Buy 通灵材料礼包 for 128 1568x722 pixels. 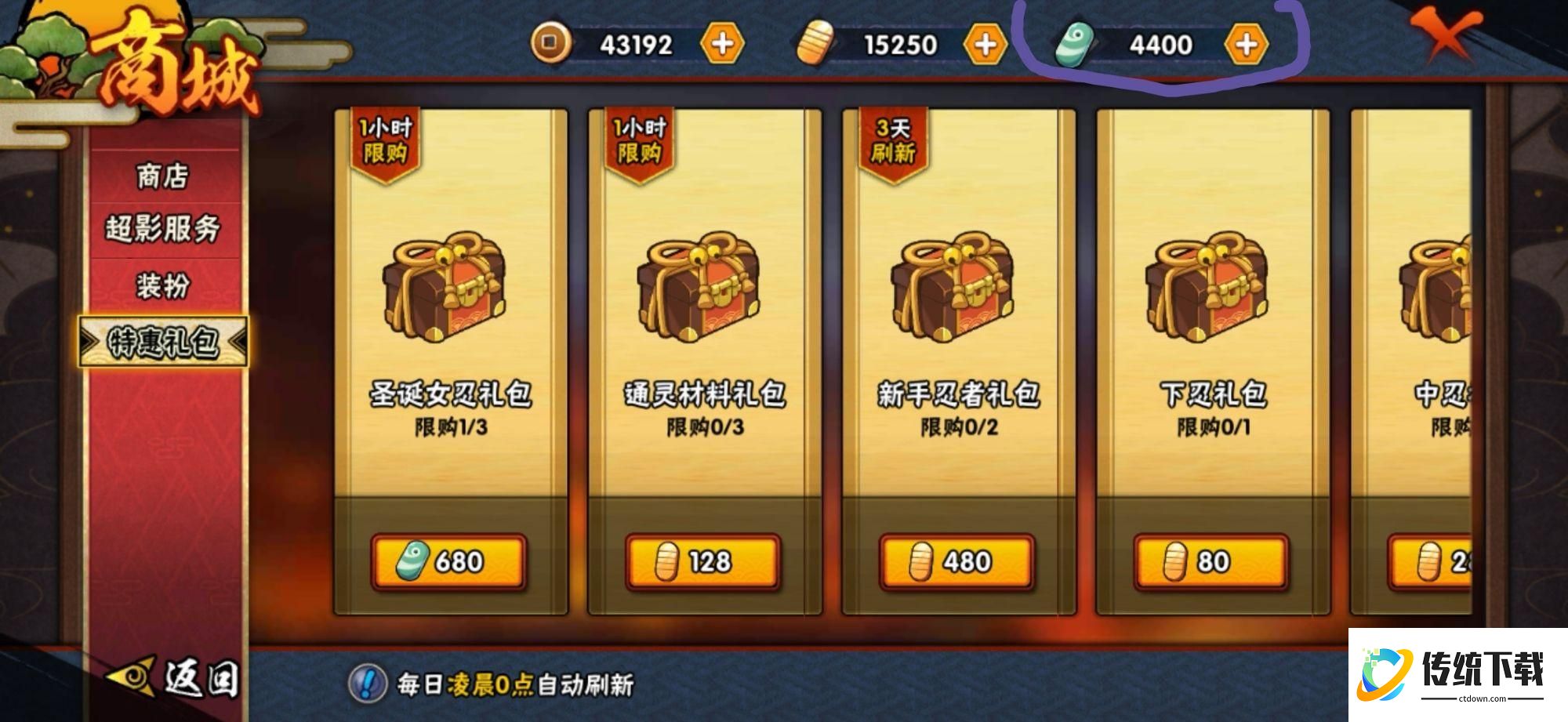click(704, 561)
